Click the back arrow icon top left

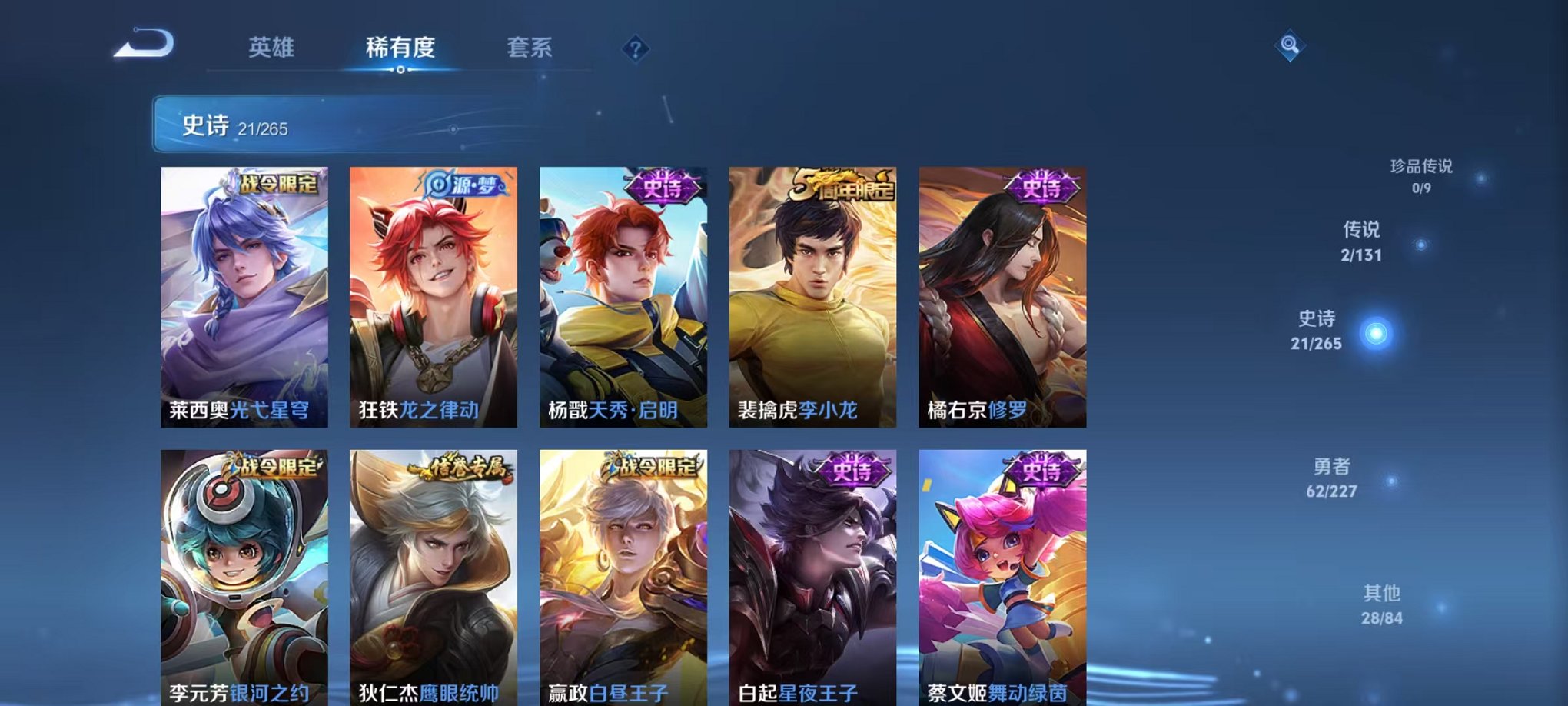[x=142, y=44]
